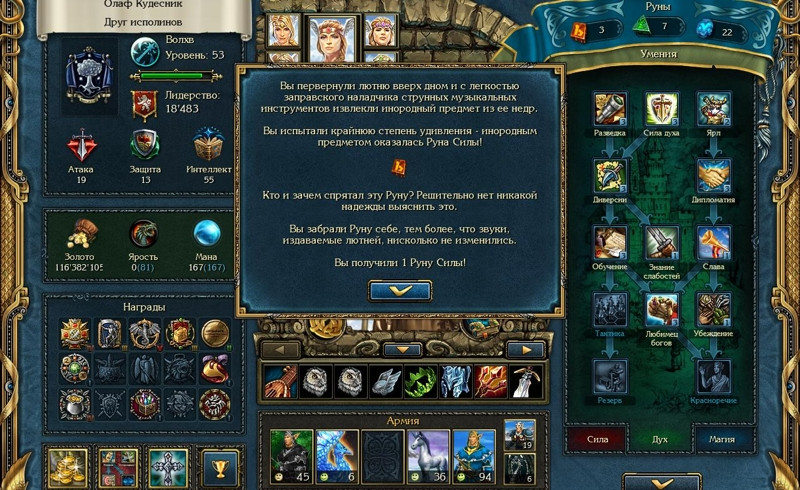This screenshot has height=490, width=800.
Task: Select the Любимец богов skill
Action: [661, 310]
